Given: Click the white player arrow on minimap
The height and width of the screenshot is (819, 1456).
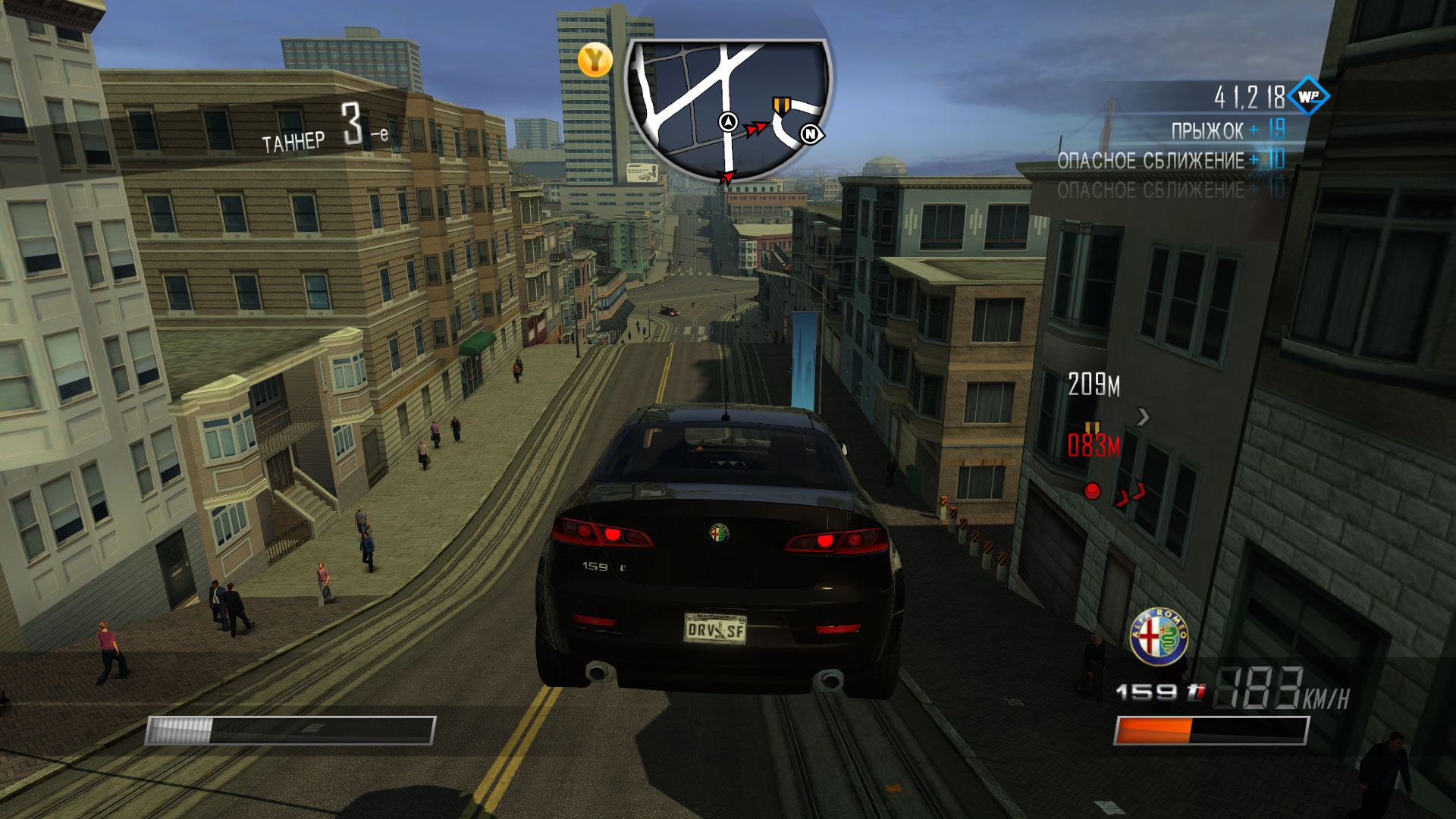Looking at the screenshot, I should click(728, 121).
